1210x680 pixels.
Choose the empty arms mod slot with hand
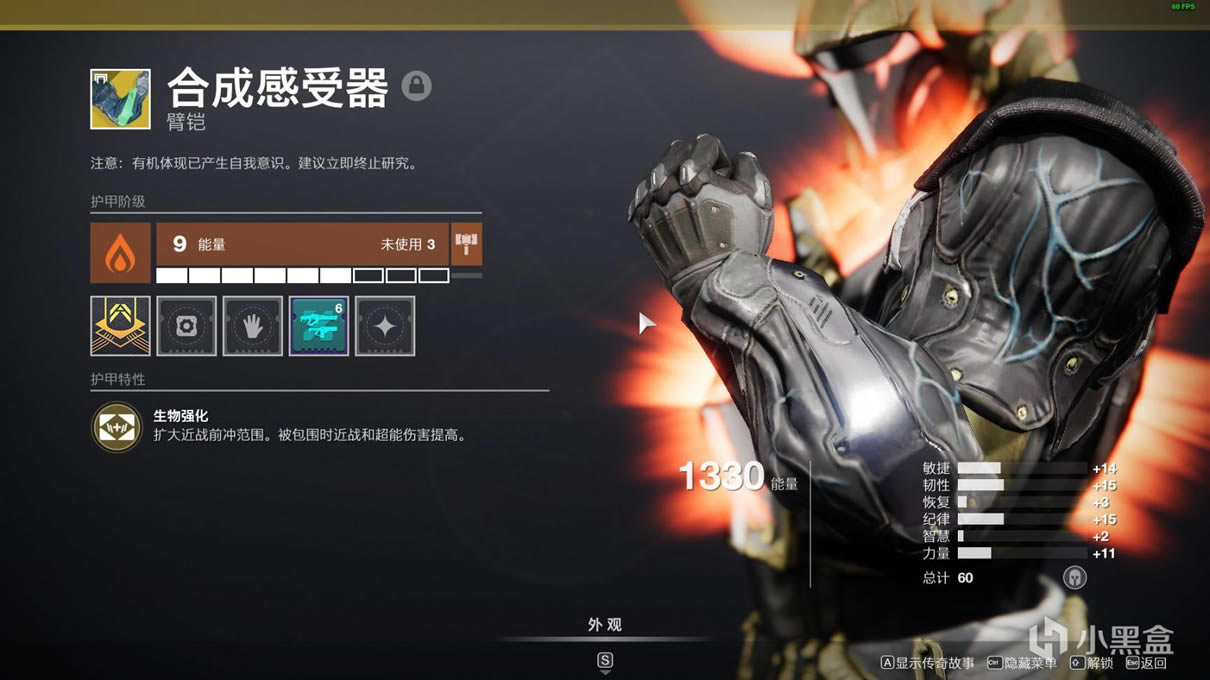252,326
